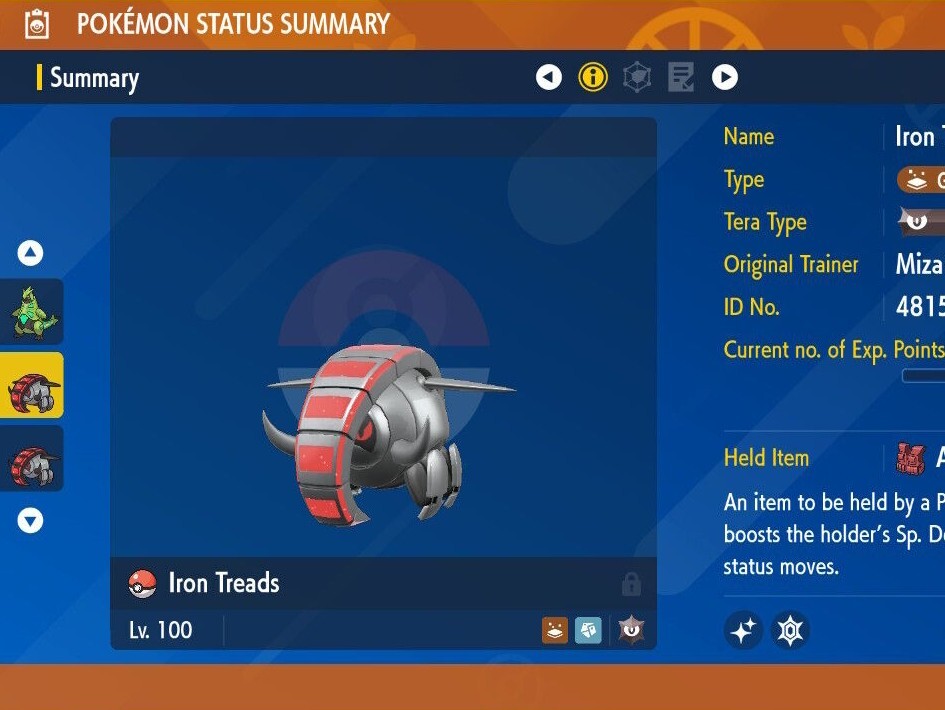Switch to the hexagon stats tab
The image size is (945, 710).
637,77
